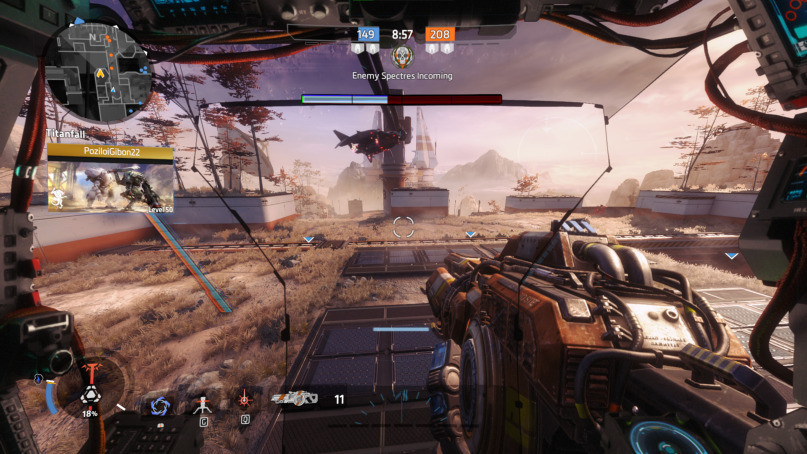The width and height of the screenshot is (807, 454).
Task: Select the titan weapon icon beside ammo
Action: coord(294,399)
